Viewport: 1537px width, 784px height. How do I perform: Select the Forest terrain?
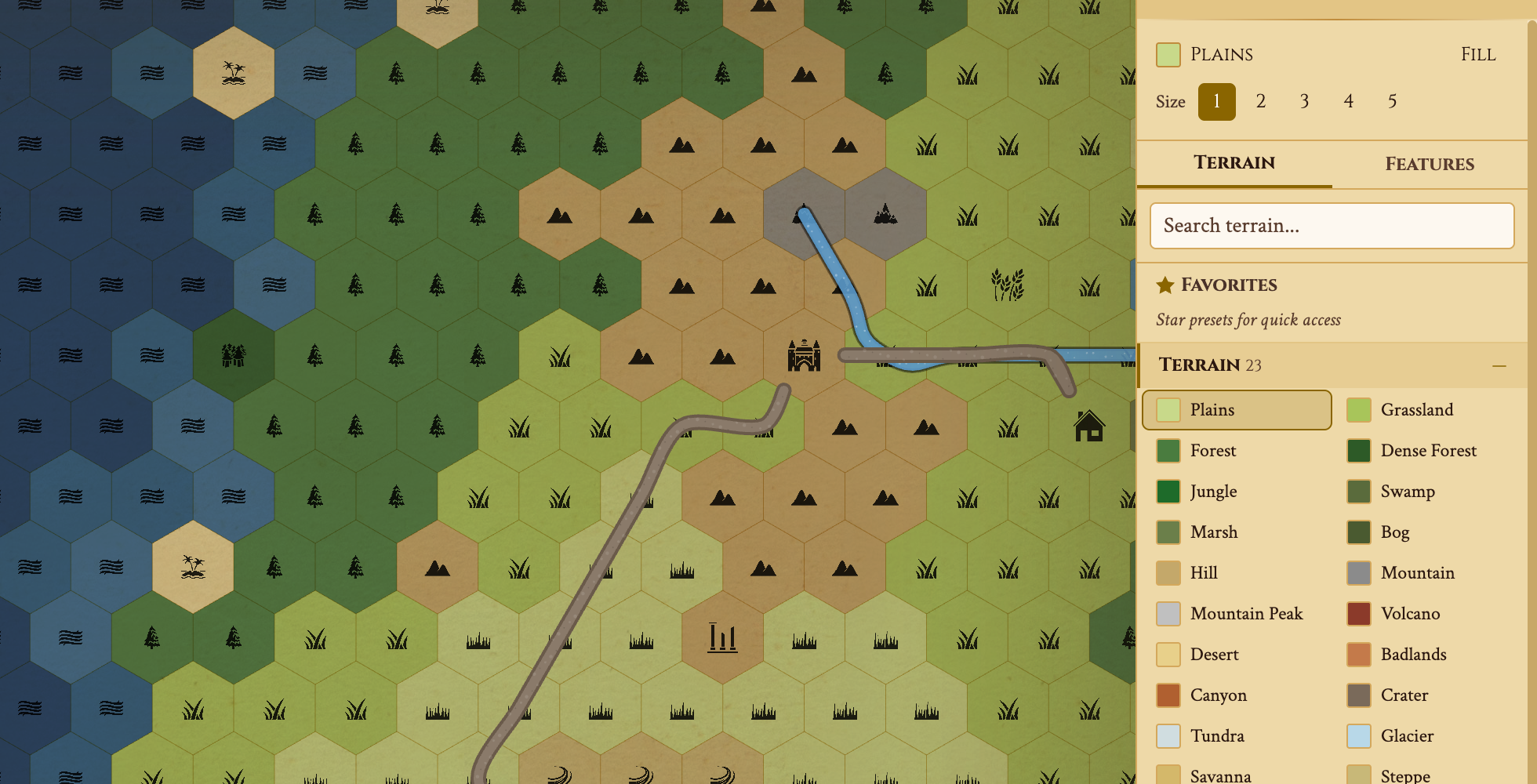1214,451
